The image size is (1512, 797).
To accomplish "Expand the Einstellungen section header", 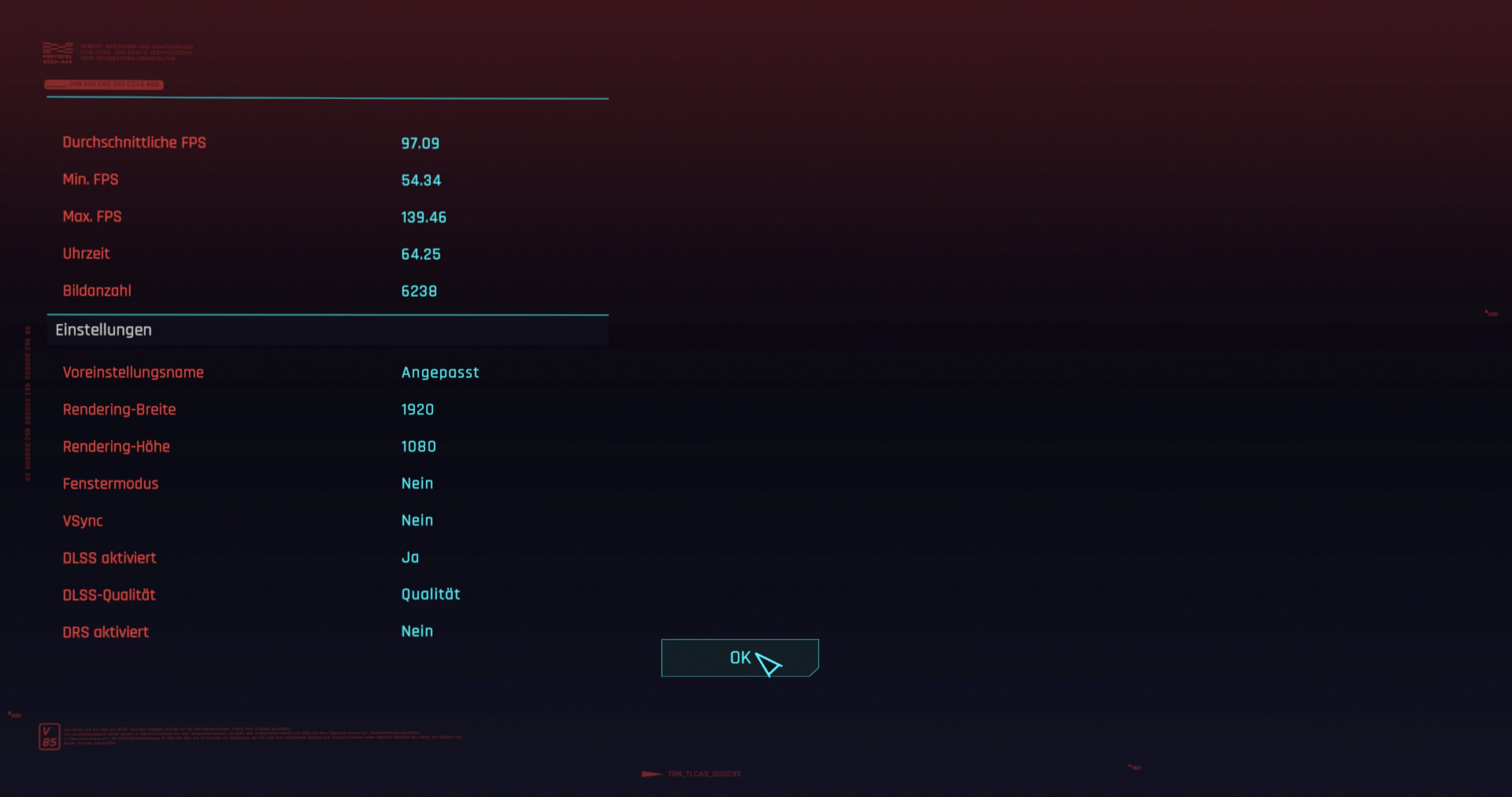I will (103, 330).
